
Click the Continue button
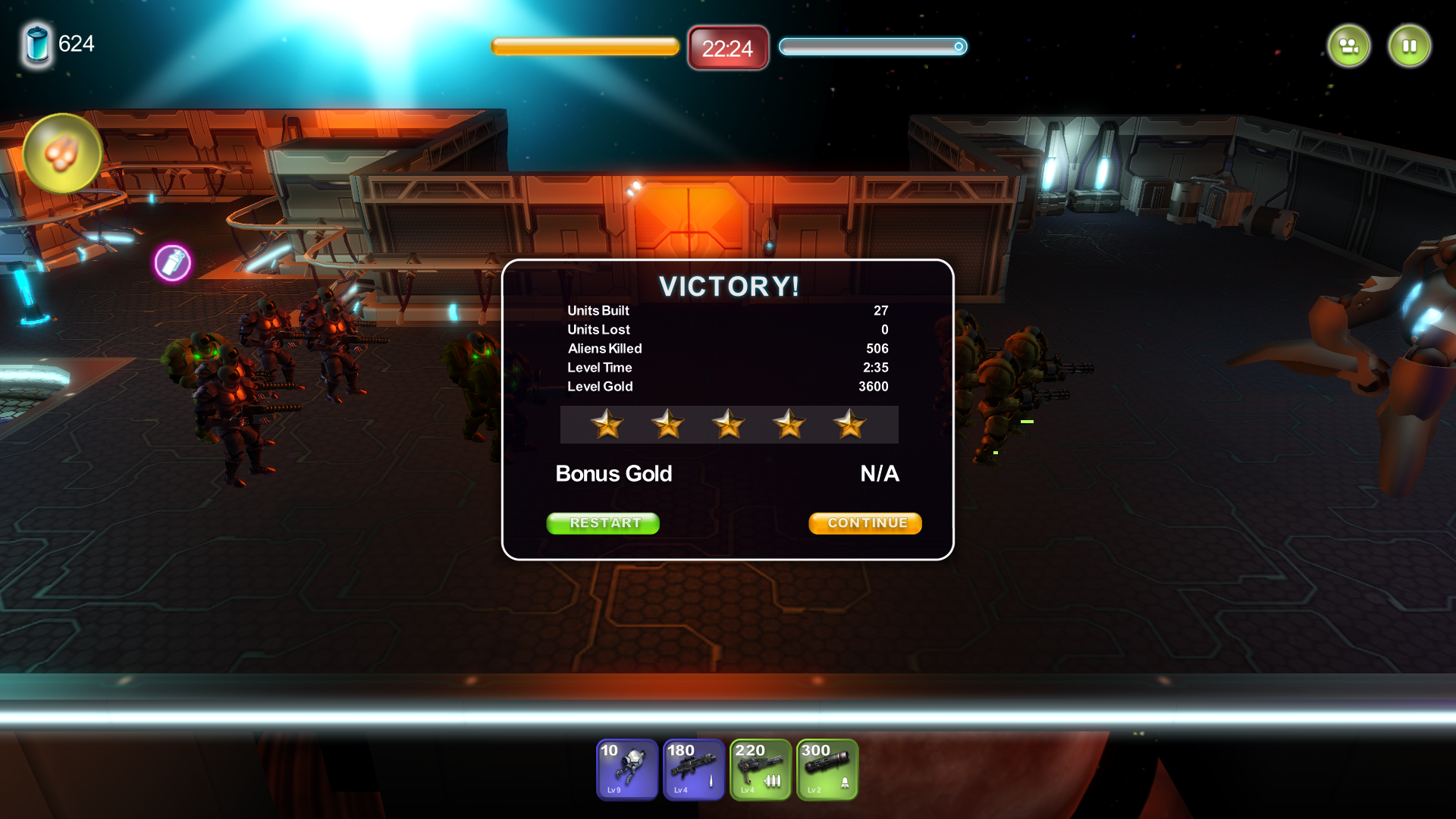click(864, 522)
